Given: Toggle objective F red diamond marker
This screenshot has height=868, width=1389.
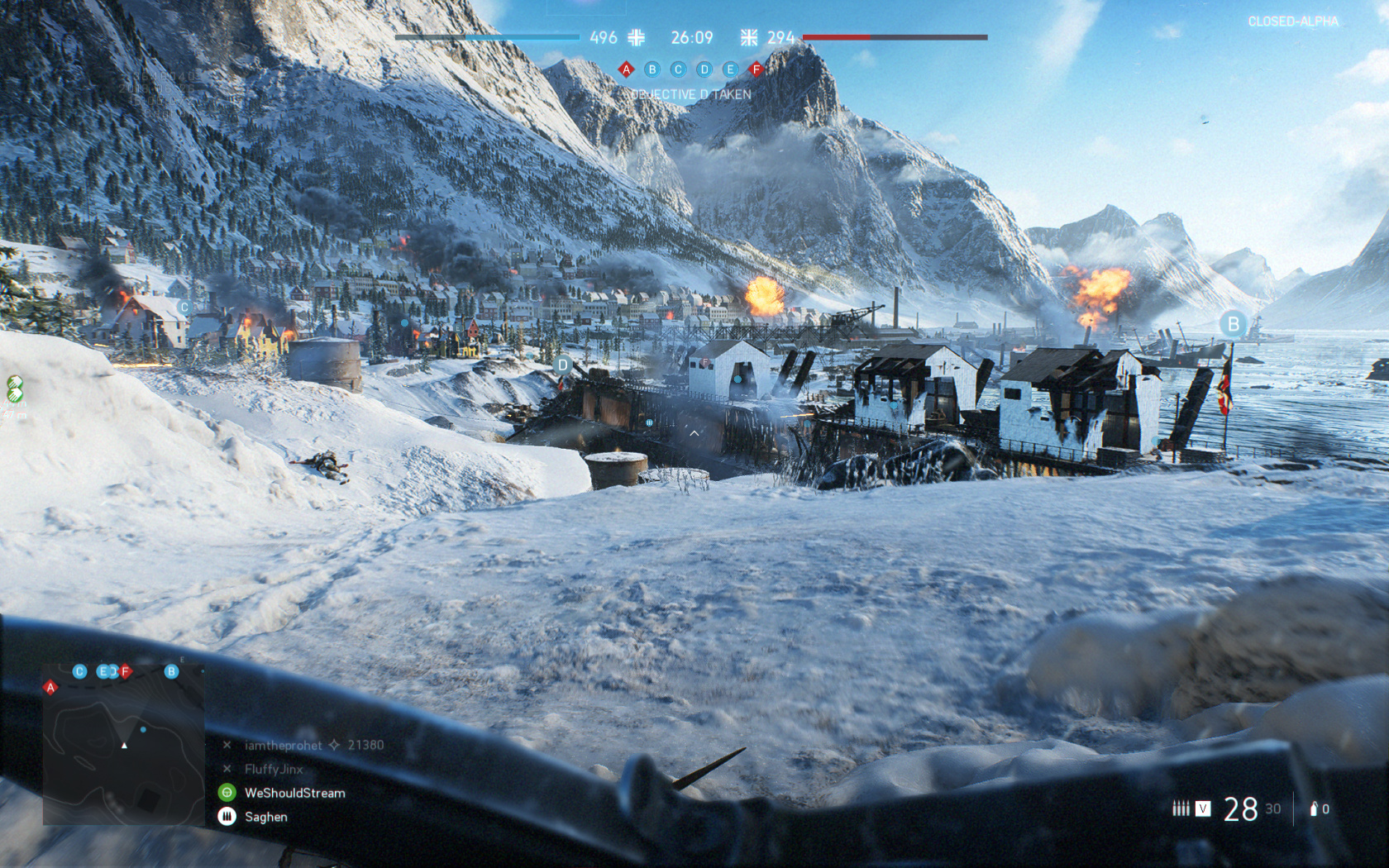Looking at the screenshot, I should pos(755,69).
